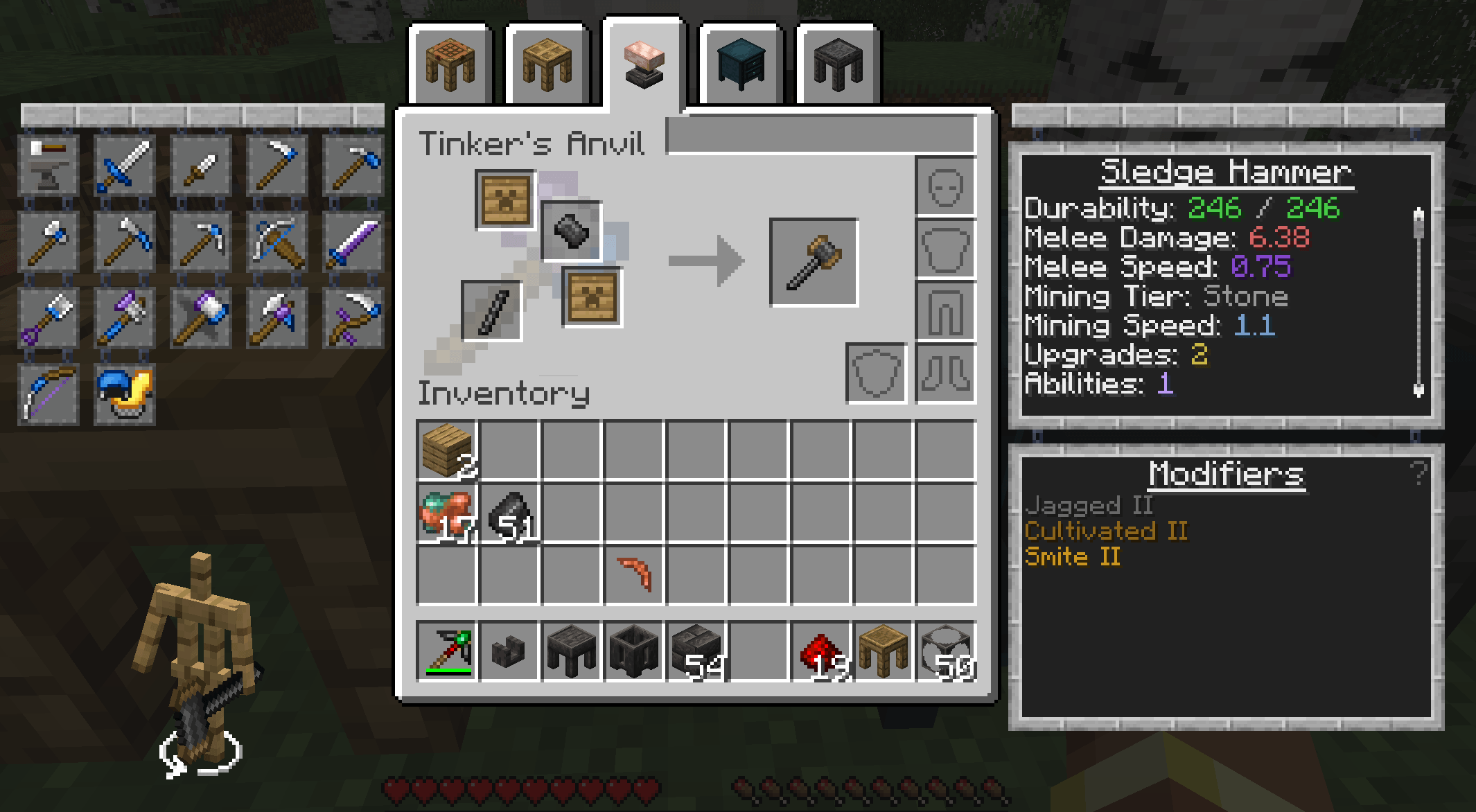Select the orange curved item in inventory
The height and width of the screenshot is (812, 1476).
click(635, 574)
